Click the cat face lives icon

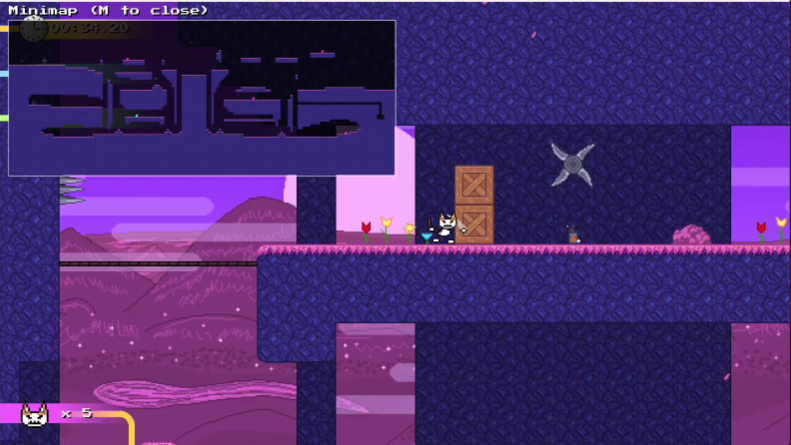click(35, 414)
